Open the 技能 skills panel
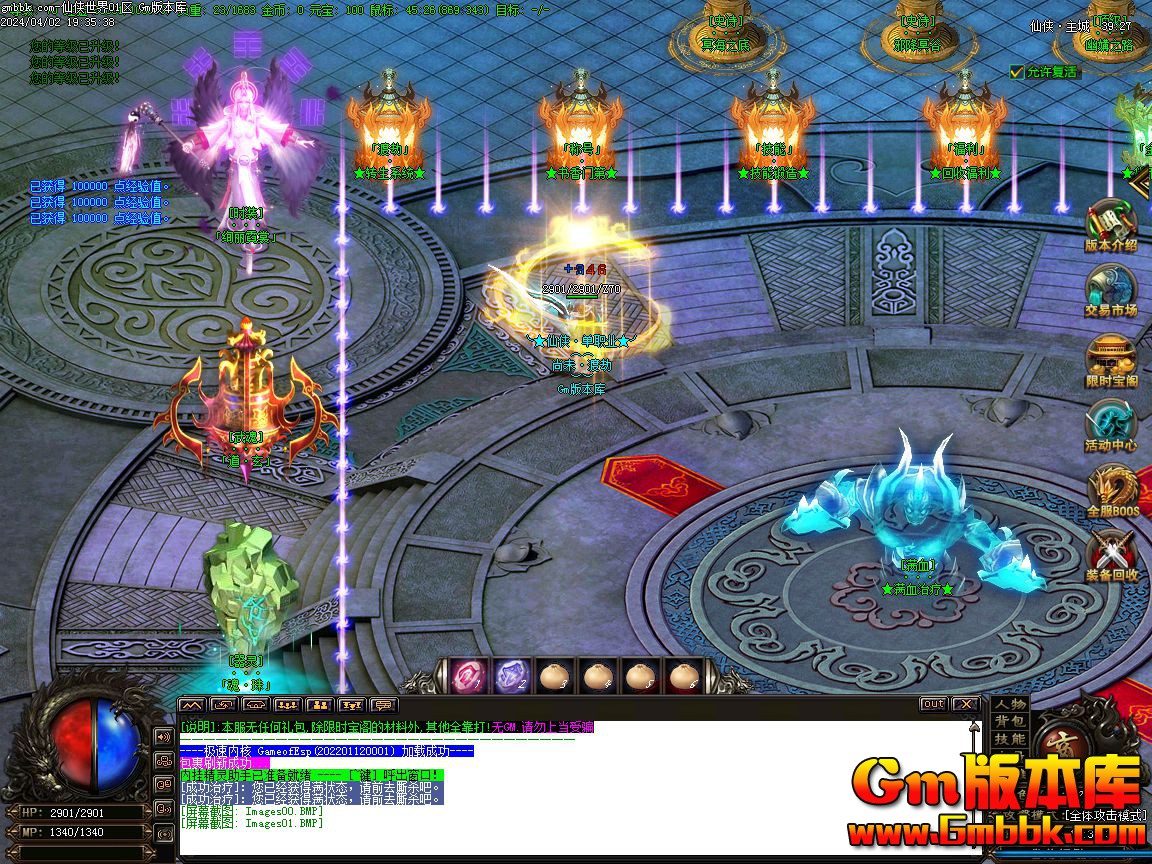Image resolution: width=1152 pixels, height=864 pixels. 1010,738
